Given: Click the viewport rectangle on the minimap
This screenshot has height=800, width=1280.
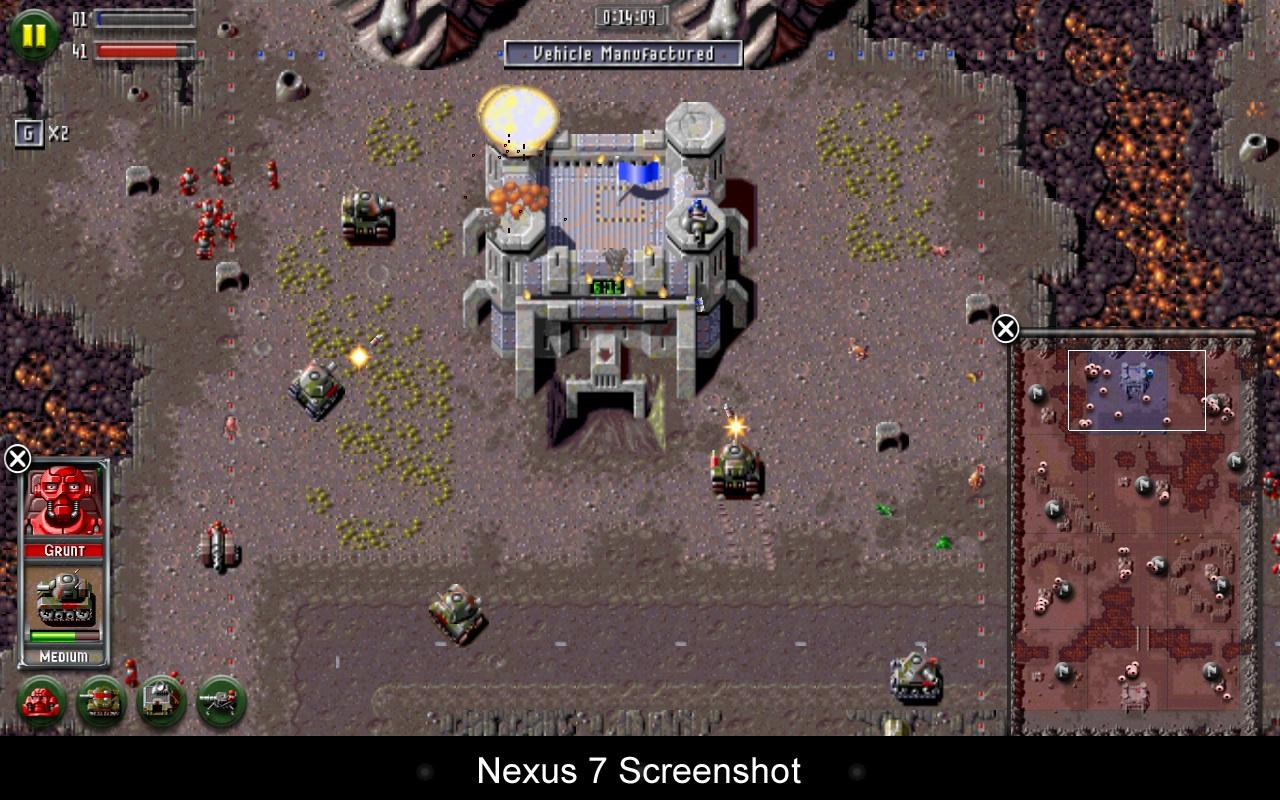Looking at the screenshot, I should pos(1136,390).
